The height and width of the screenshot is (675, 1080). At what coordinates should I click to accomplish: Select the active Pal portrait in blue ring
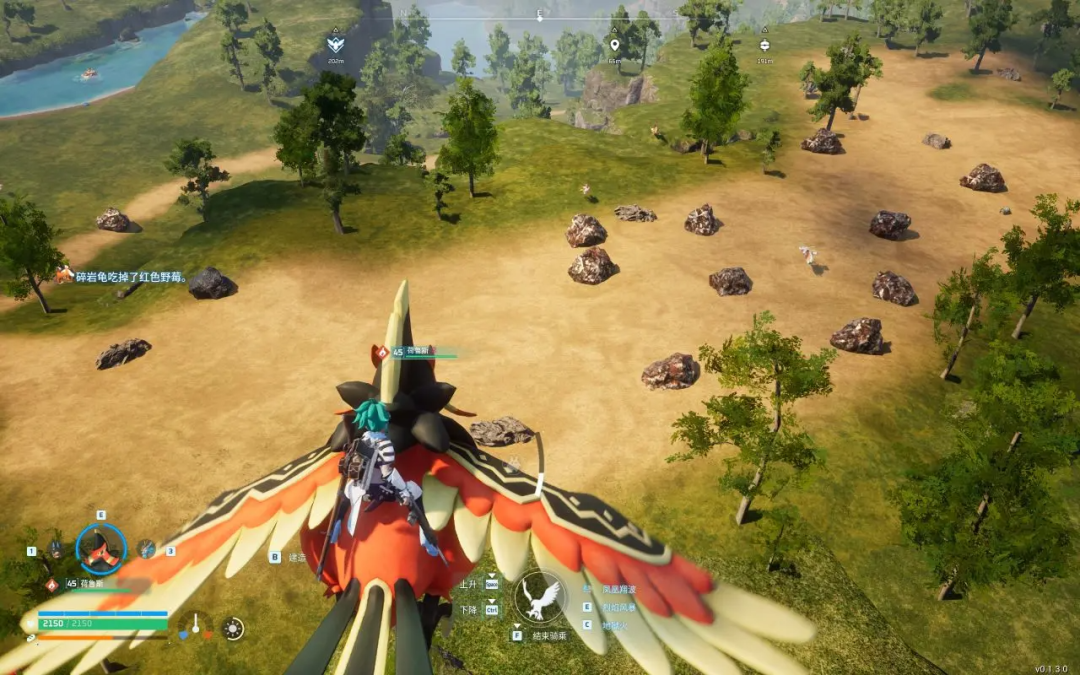click(101, 549)
